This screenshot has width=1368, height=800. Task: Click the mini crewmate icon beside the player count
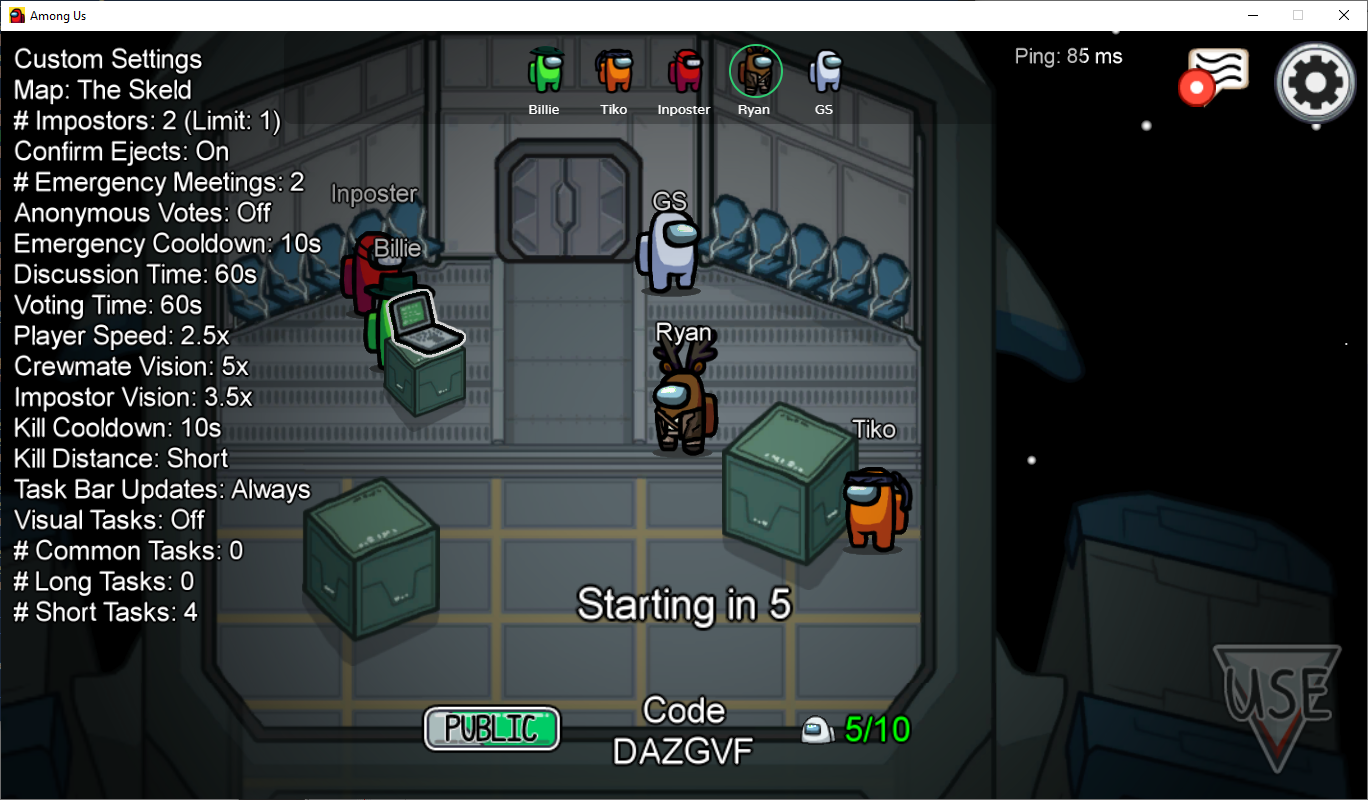tap(817, 729)
